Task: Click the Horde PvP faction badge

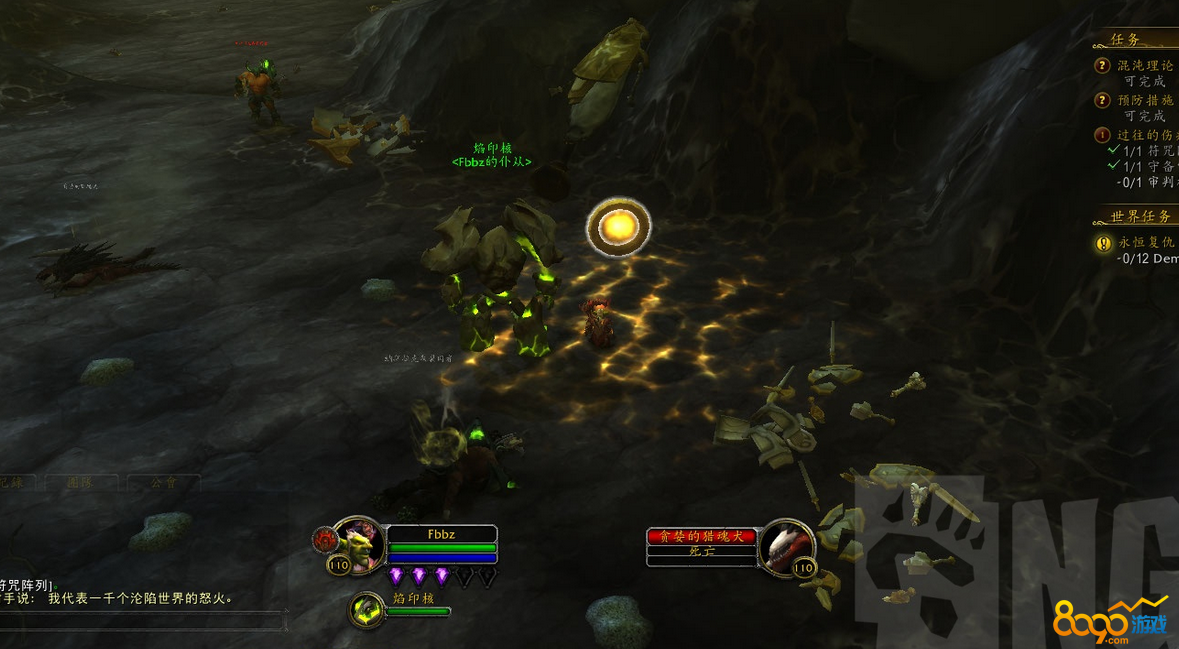Action: click(x=324, y=541)
